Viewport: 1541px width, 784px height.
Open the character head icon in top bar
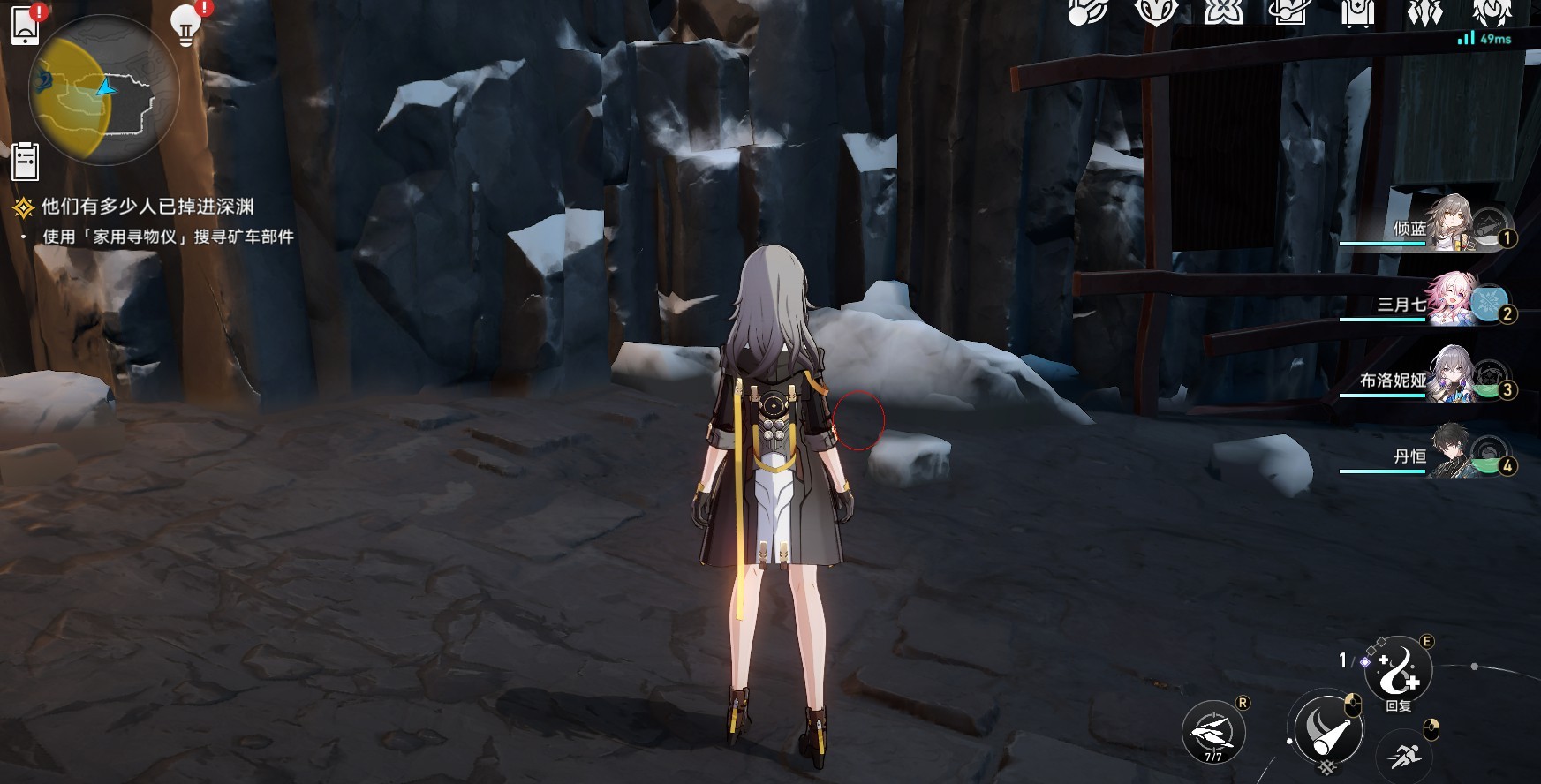[1492, 12]
